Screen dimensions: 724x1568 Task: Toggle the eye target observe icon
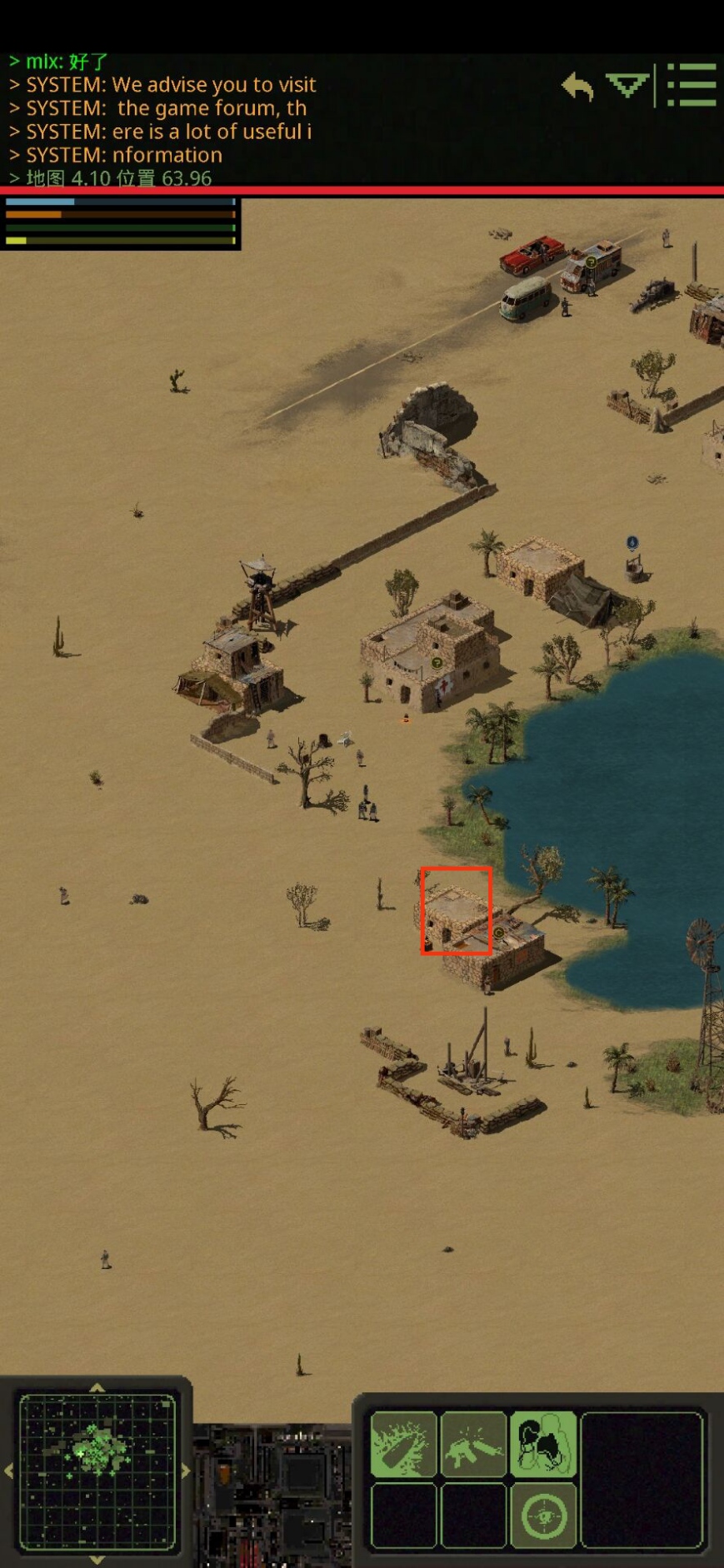(x=543, y=1515)
